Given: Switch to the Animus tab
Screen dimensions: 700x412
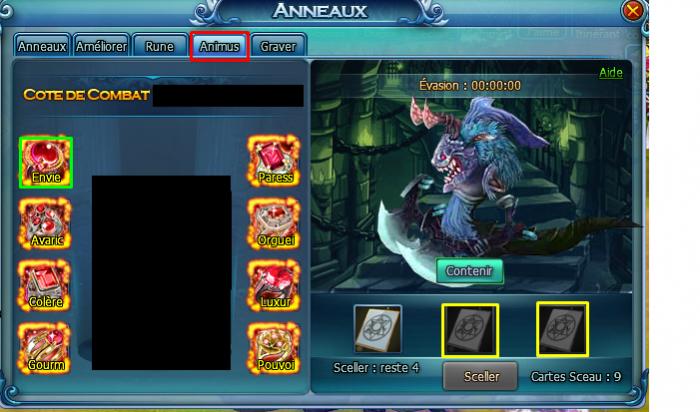Looking at the screenshot, I should 219,46.
